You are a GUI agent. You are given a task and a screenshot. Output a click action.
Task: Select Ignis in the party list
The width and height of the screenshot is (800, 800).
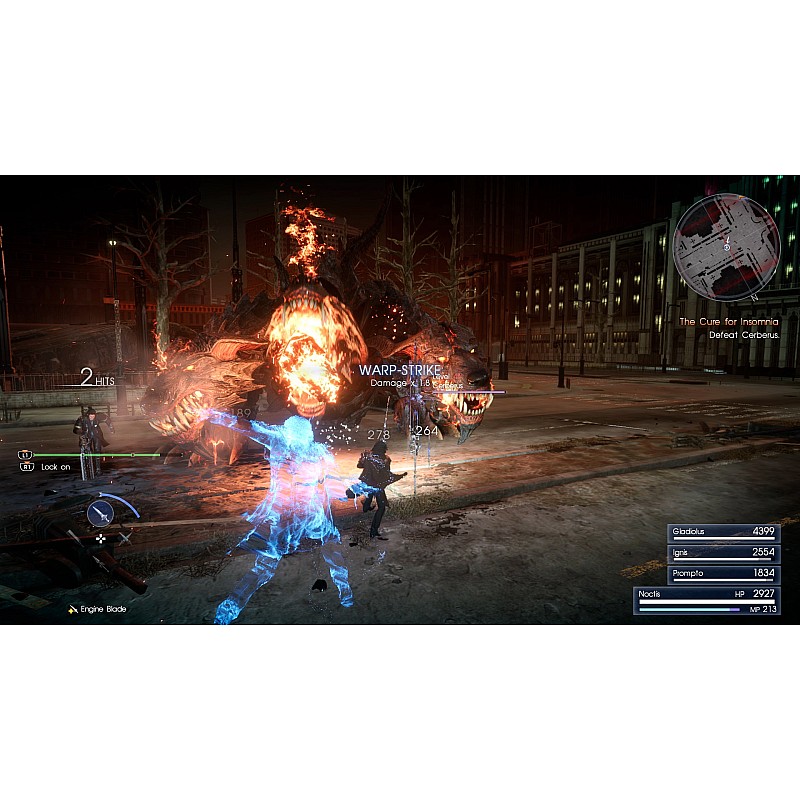pyautogui.click(x=710, y=553)
